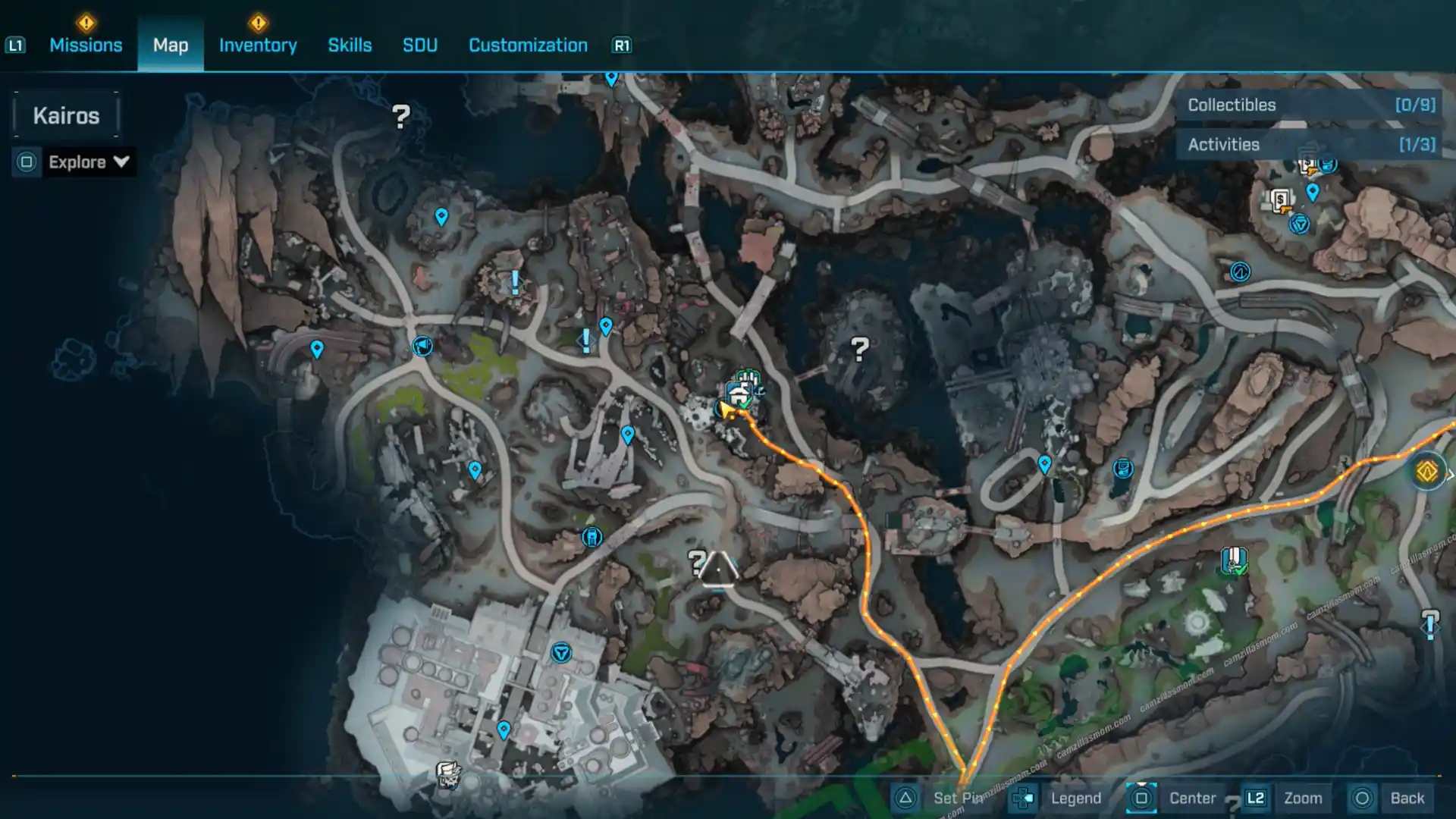Screen dimensions: 1456x819
Task: Show the Collectibles tracker row
Action: click(1310, 105)
